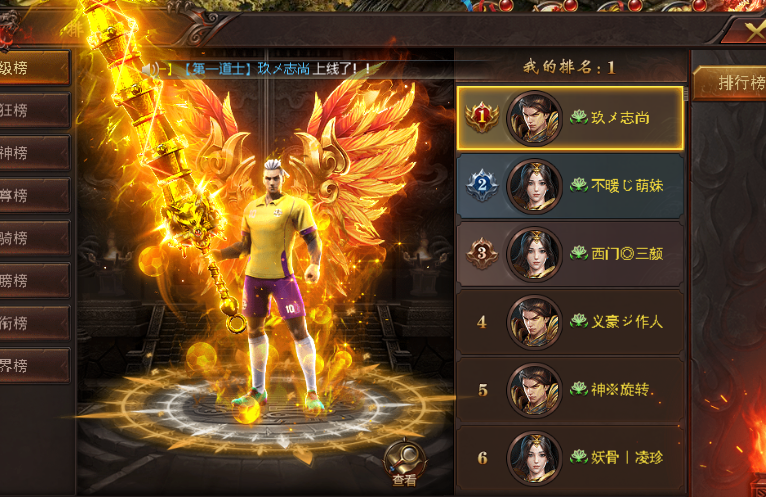This screenshot has height=497, width=766.
Task: Open the 排行榜 tab on the right
Action: [x=729, y=83]
